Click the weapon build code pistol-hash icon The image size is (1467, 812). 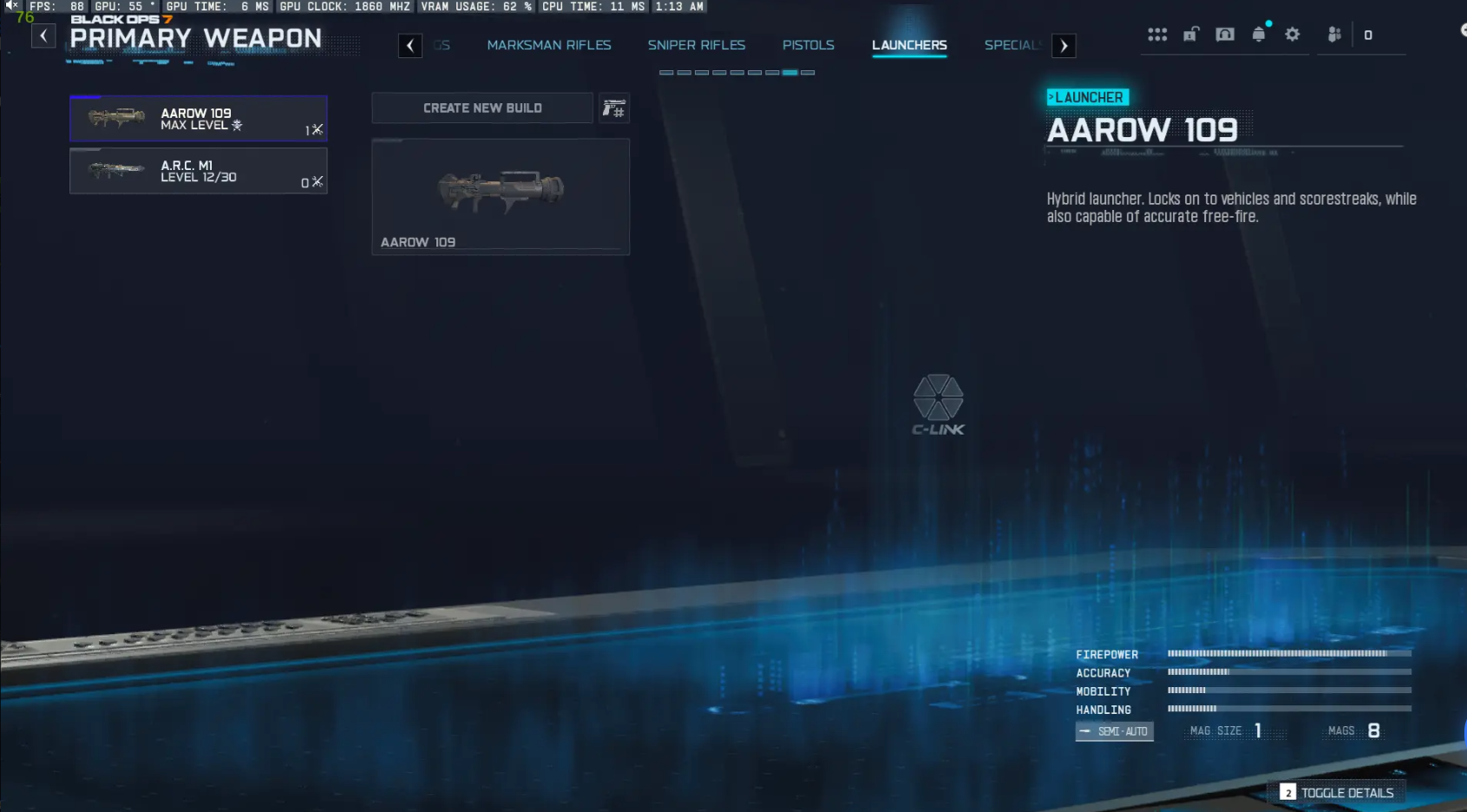tap(614, 108)
